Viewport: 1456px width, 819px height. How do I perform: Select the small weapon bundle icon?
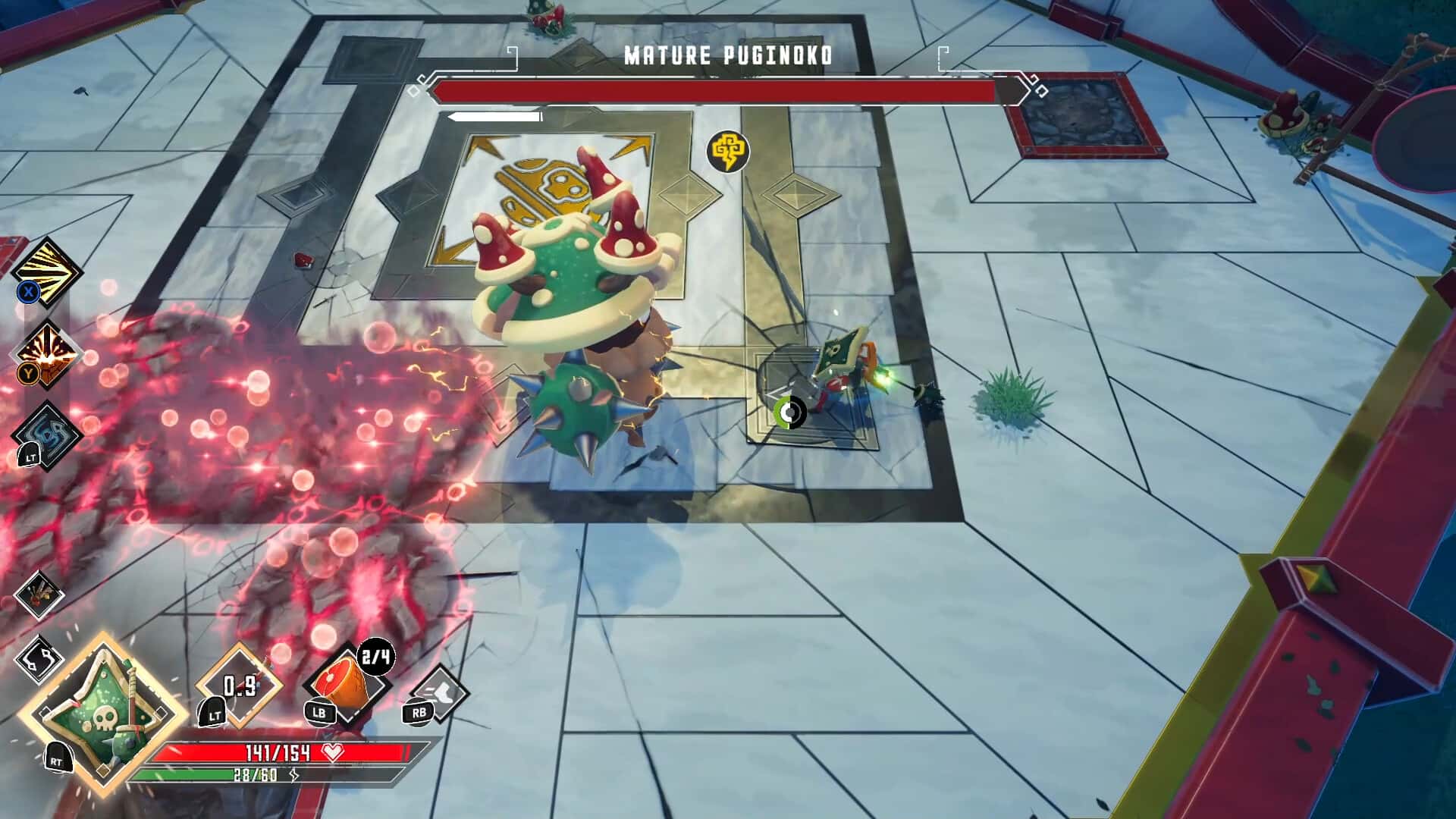point(39,594)
